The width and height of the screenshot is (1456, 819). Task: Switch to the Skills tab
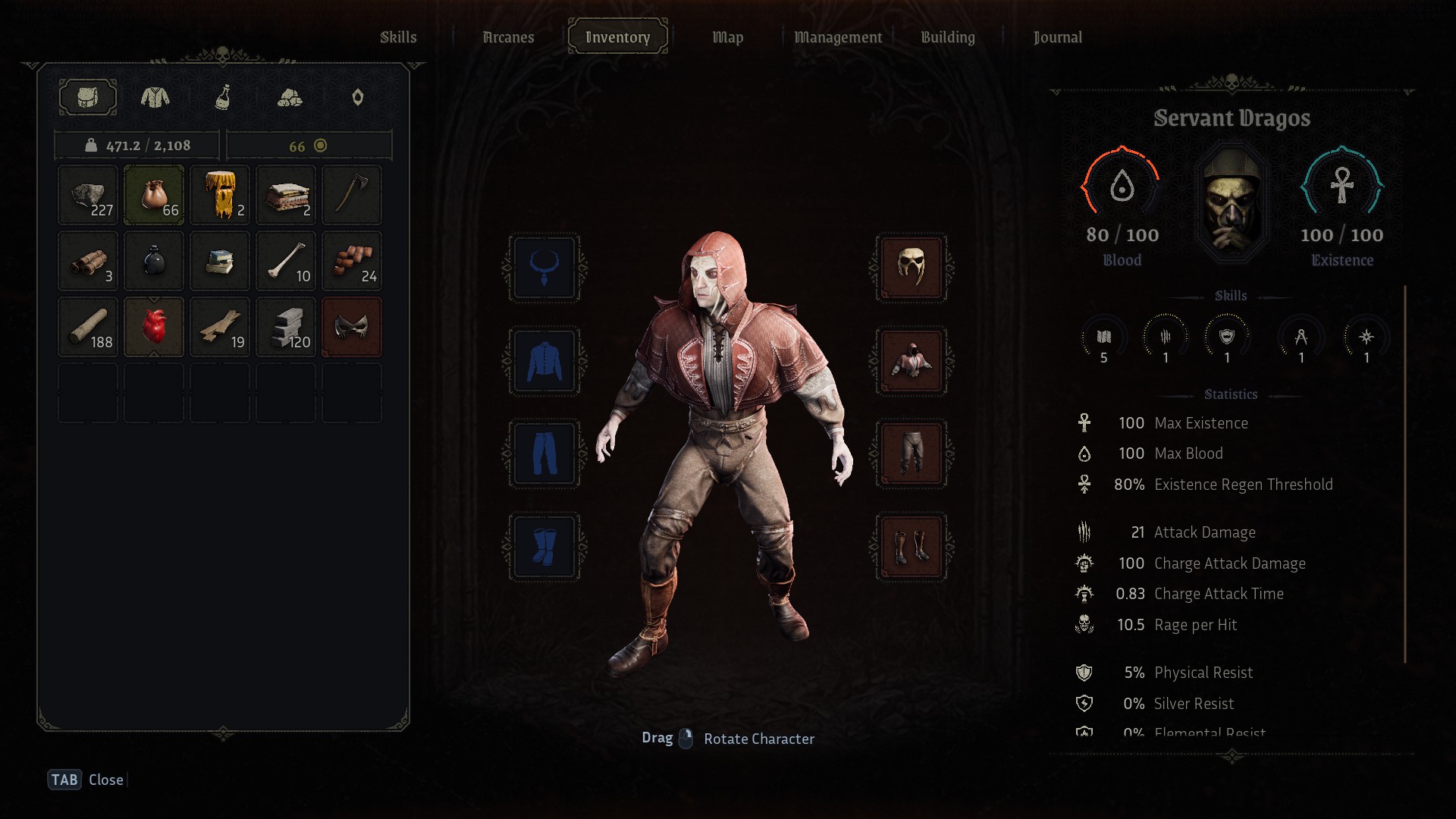click(x=398, y=37)
